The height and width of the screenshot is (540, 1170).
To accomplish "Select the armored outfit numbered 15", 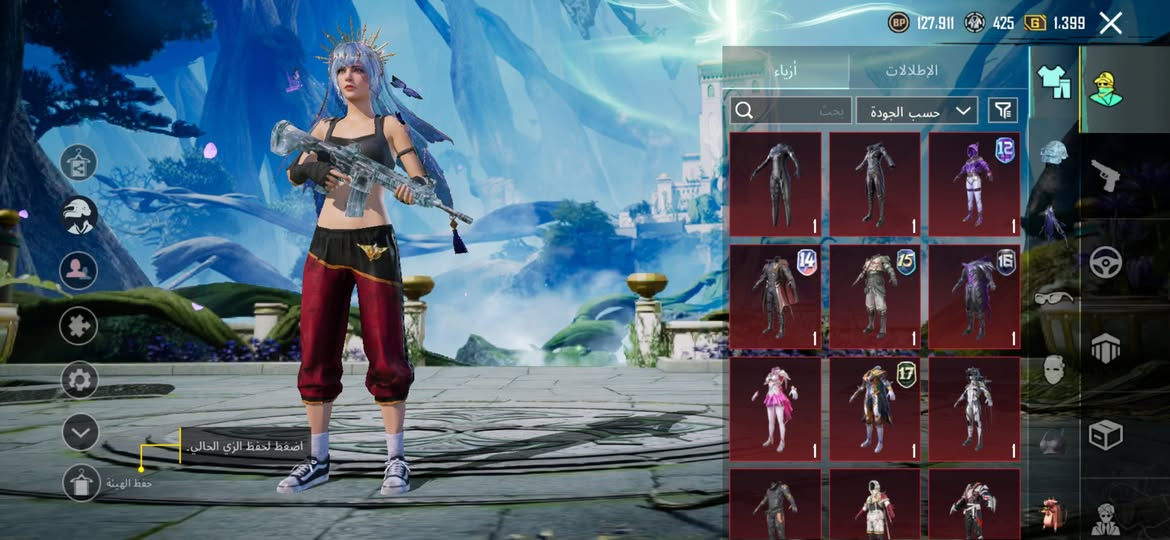I will coord(875,296).
